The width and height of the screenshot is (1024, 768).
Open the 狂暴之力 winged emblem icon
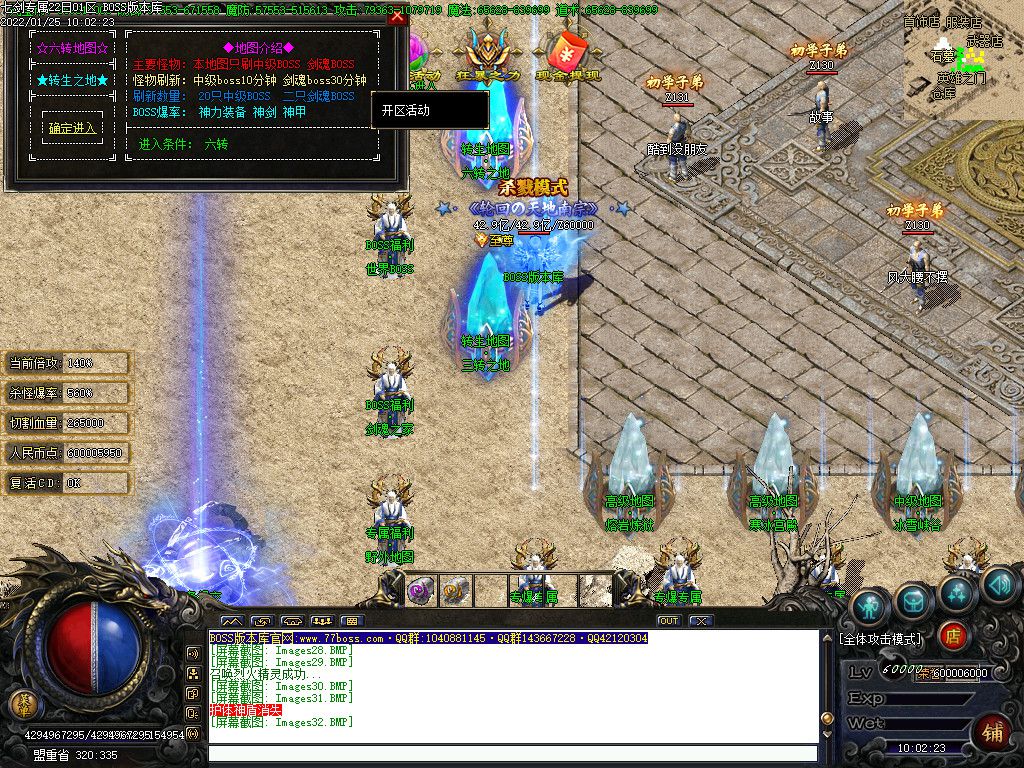point(489,55)
